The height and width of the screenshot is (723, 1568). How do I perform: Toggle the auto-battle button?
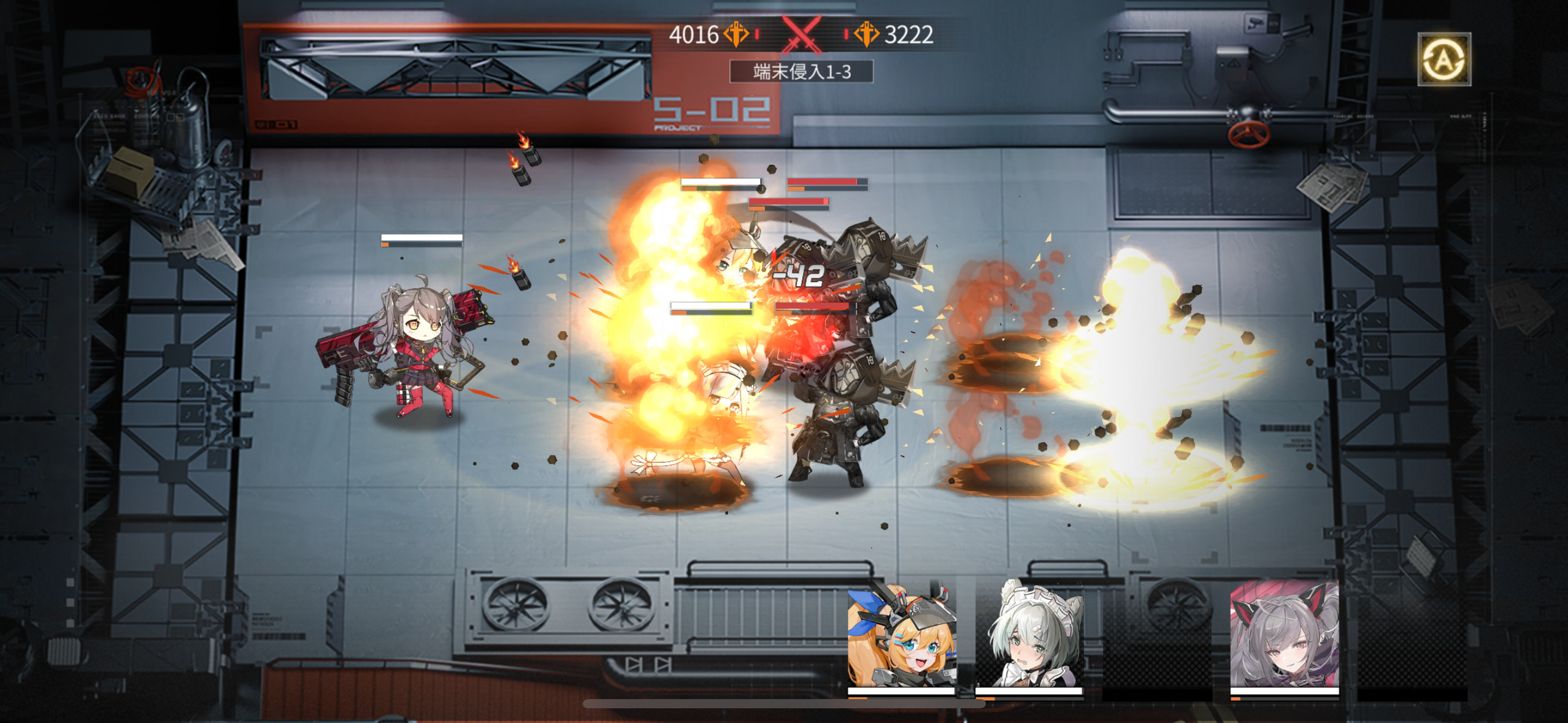pos(1443,59)
